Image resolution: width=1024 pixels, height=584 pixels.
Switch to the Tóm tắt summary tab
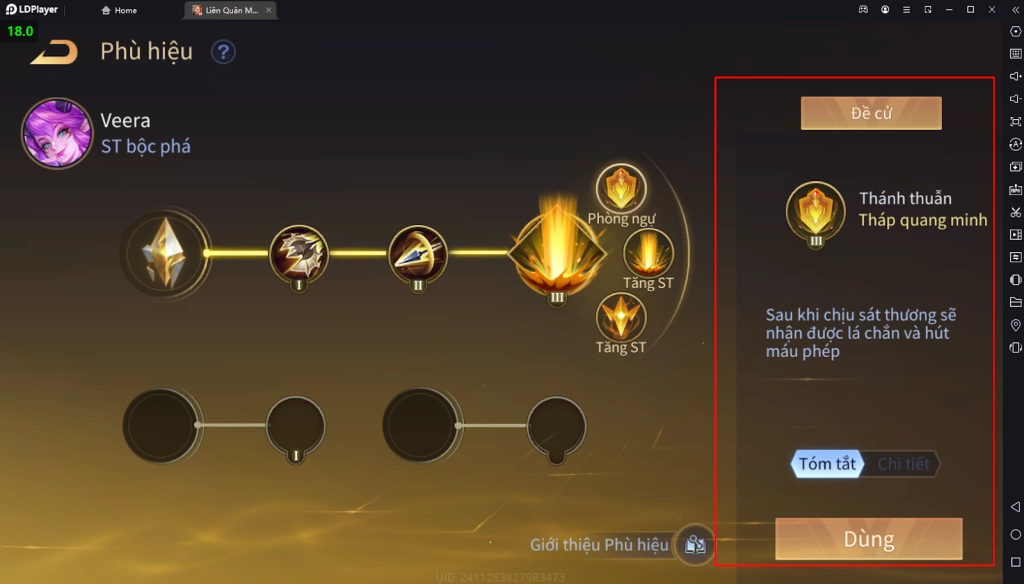pyautogui.click(x=827, y=464)
